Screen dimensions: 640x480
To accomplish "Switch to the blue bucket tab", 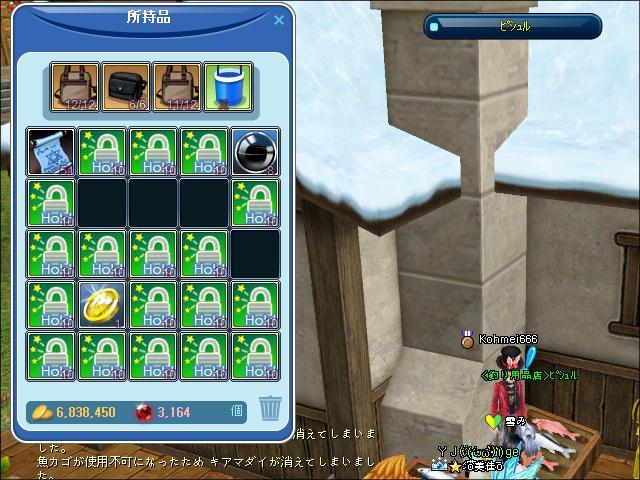I will click(229, 88).
